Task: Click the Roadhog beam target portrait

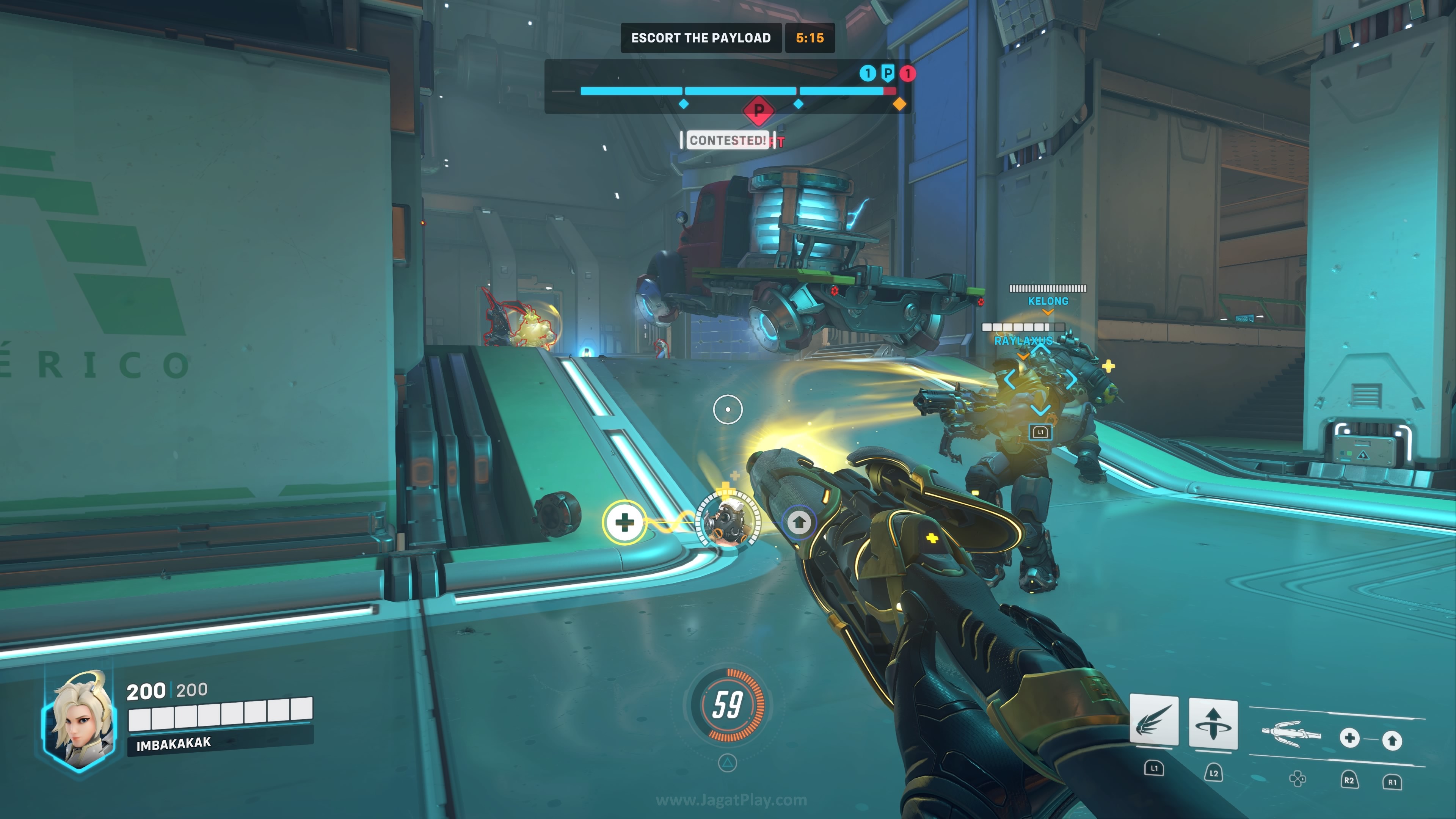Action: pyautogui.click(x=728, y=522)
